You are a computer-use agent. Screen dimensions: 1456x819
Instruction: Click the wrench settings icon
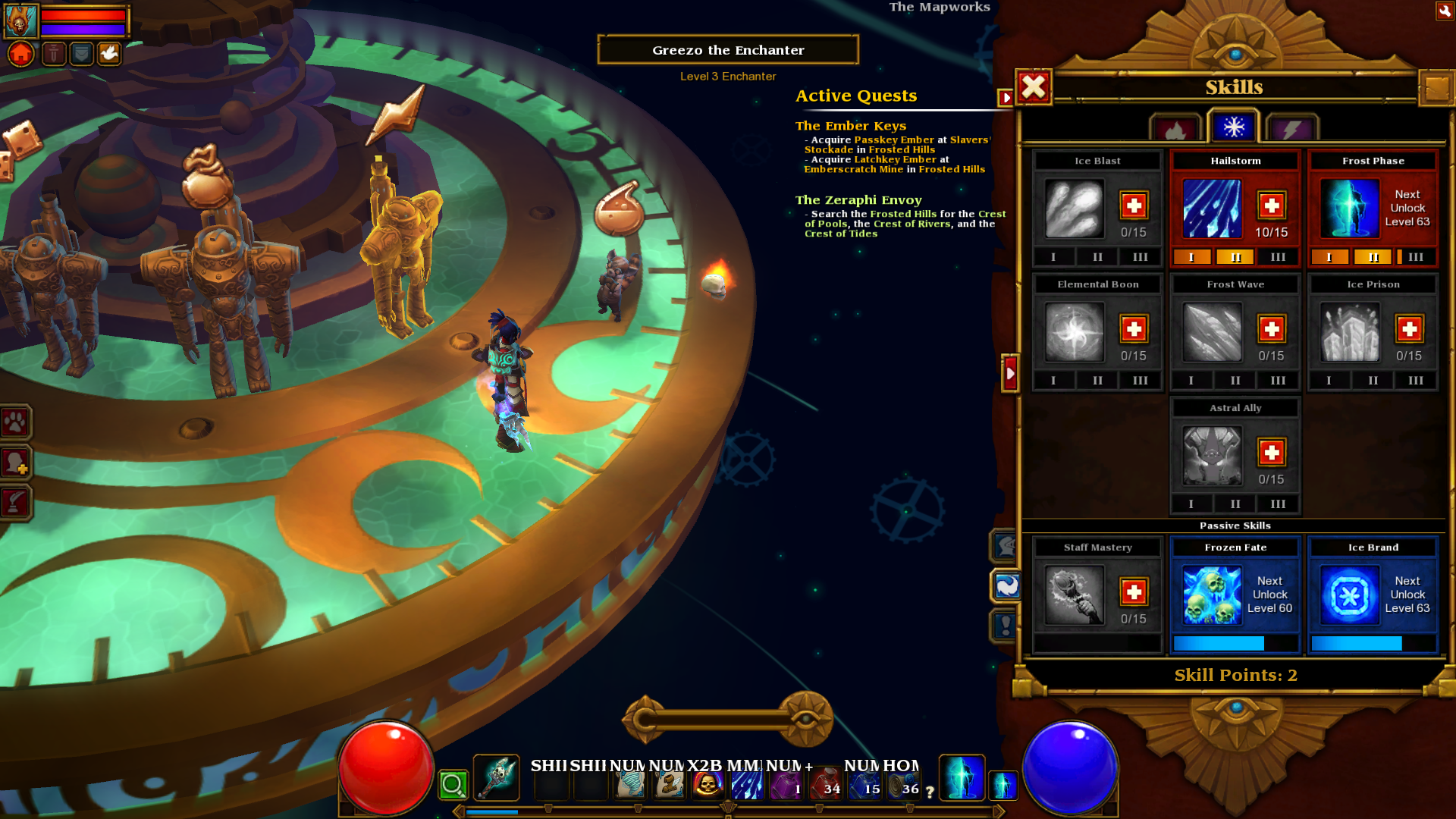(1444, 11)
